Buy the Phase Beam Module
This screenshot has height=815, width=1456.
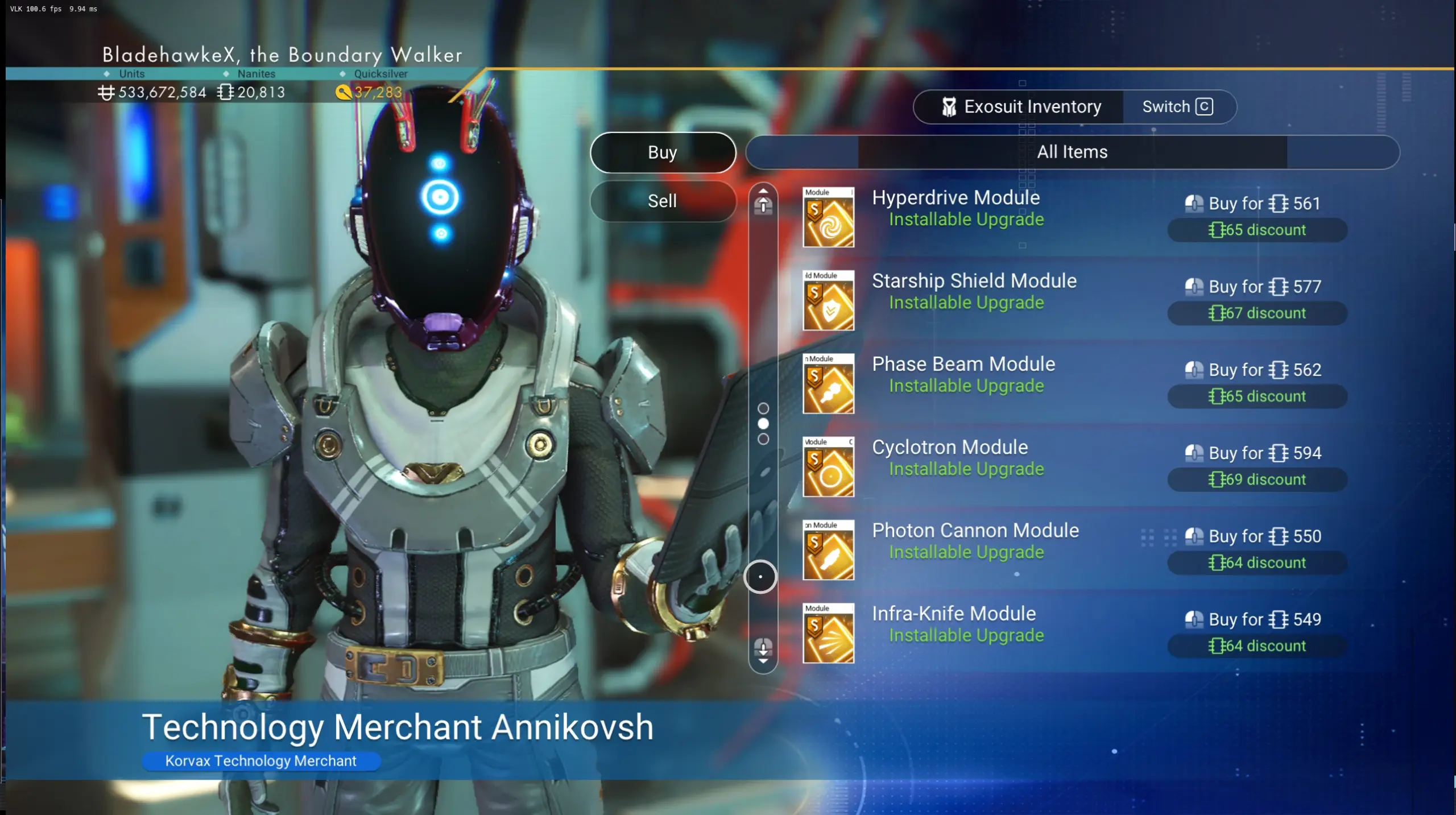(x=1257, y=370)
